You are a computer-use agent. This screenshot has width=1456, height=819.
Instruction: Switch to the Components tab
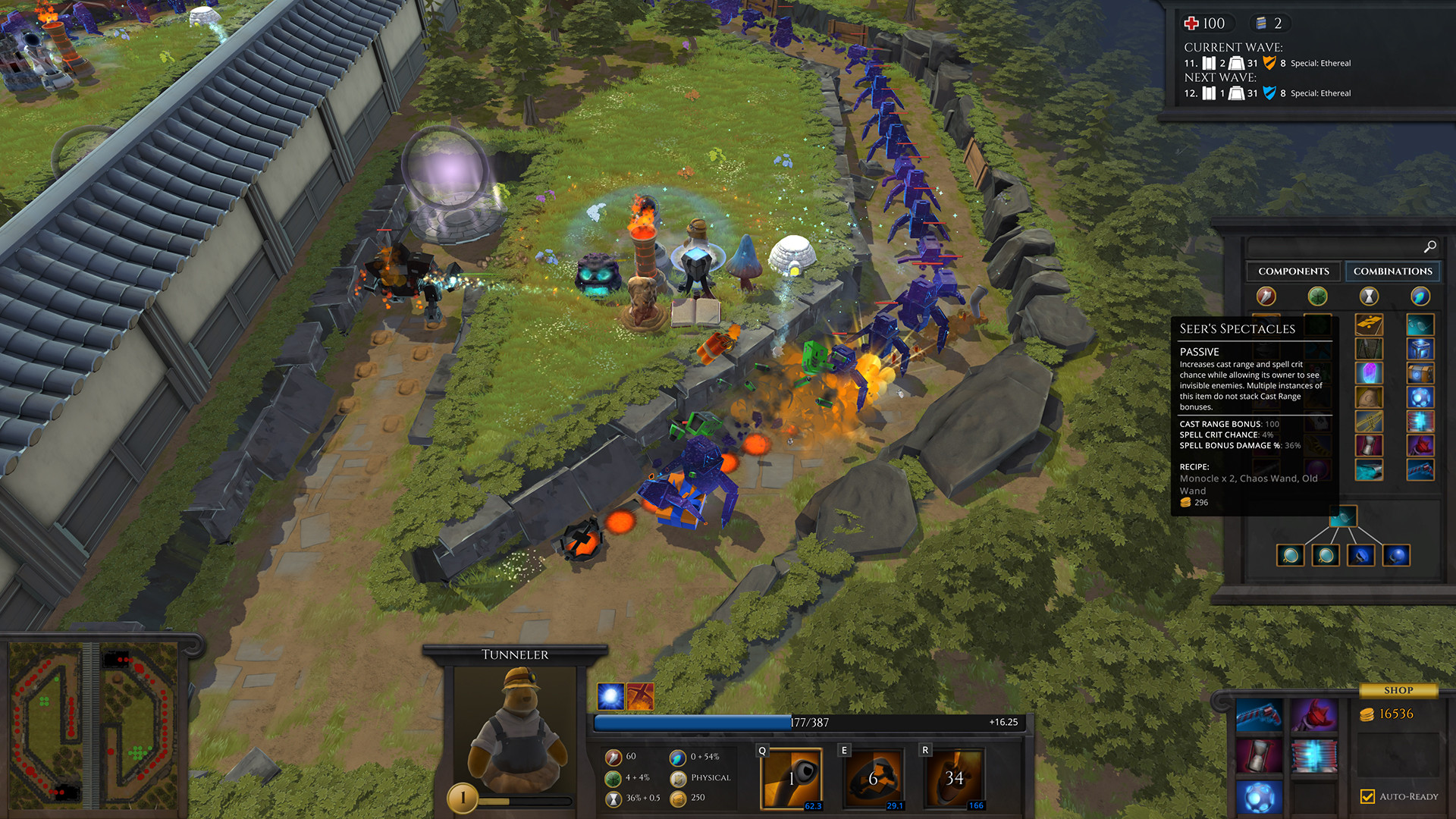click(x=1293, y=271)
